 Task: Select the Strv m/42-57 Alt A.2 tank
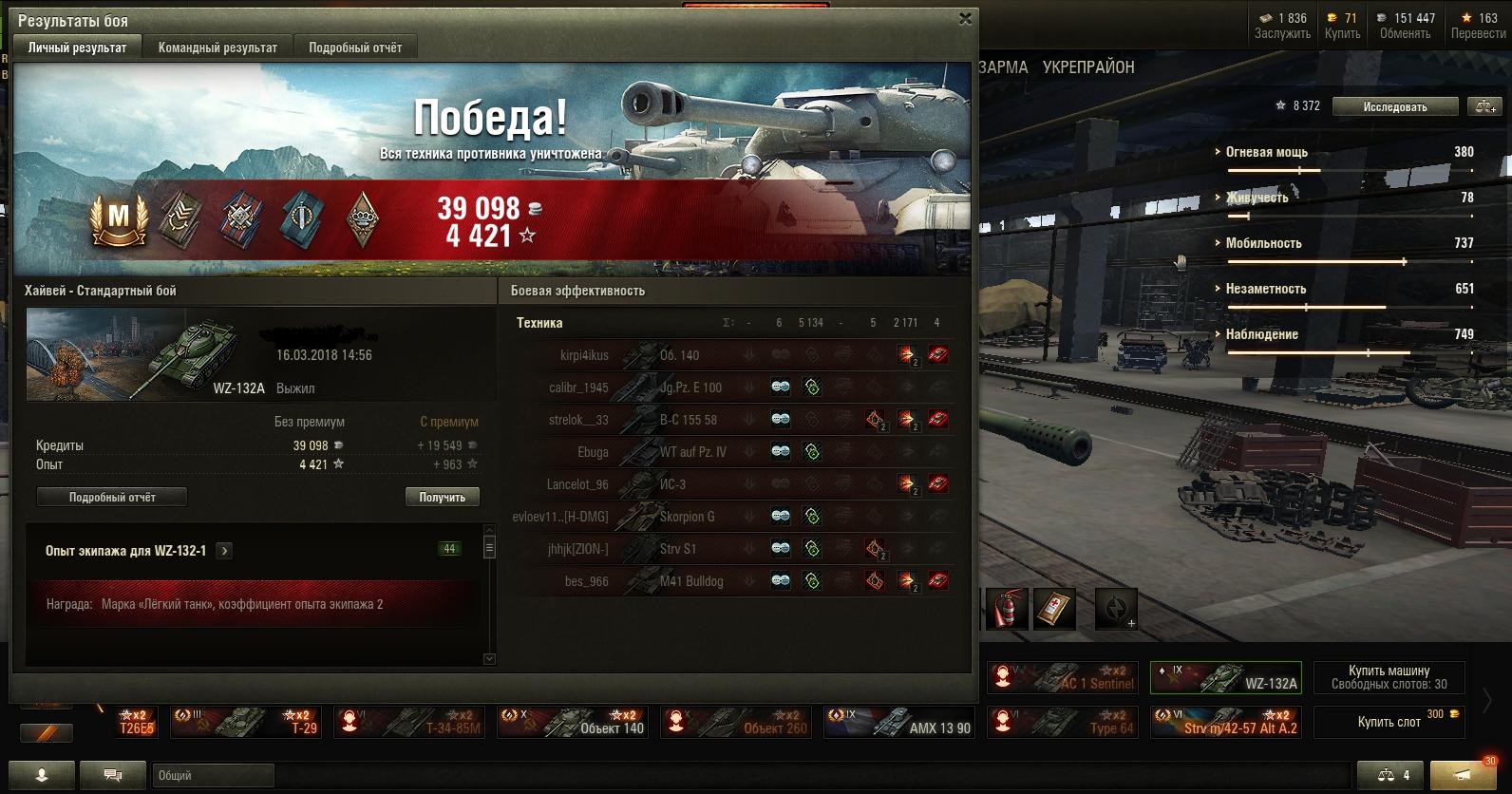point(1225,722)
